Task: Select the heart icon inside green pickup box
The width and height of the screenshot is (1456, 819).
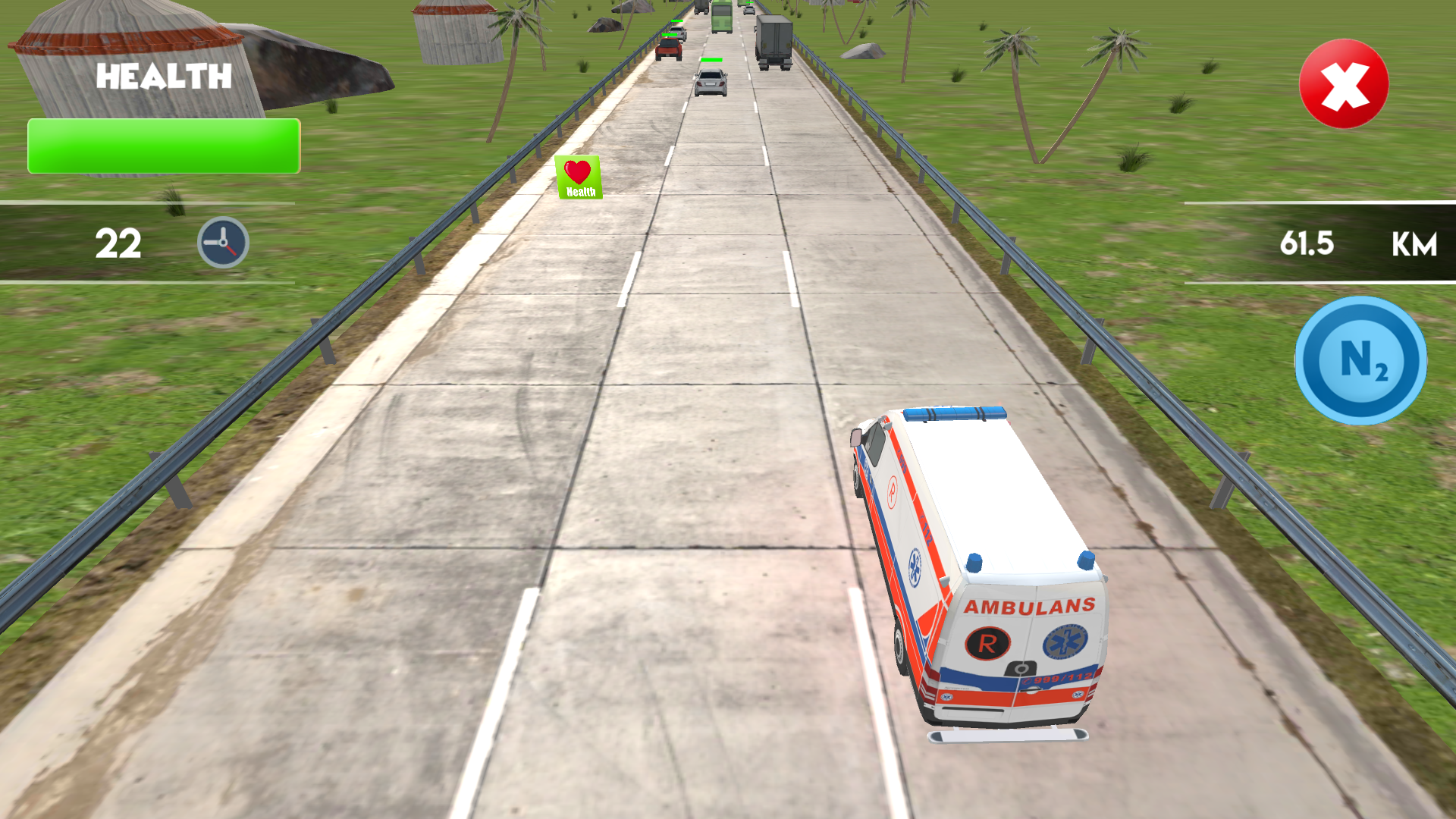Action: coord(578,171)
